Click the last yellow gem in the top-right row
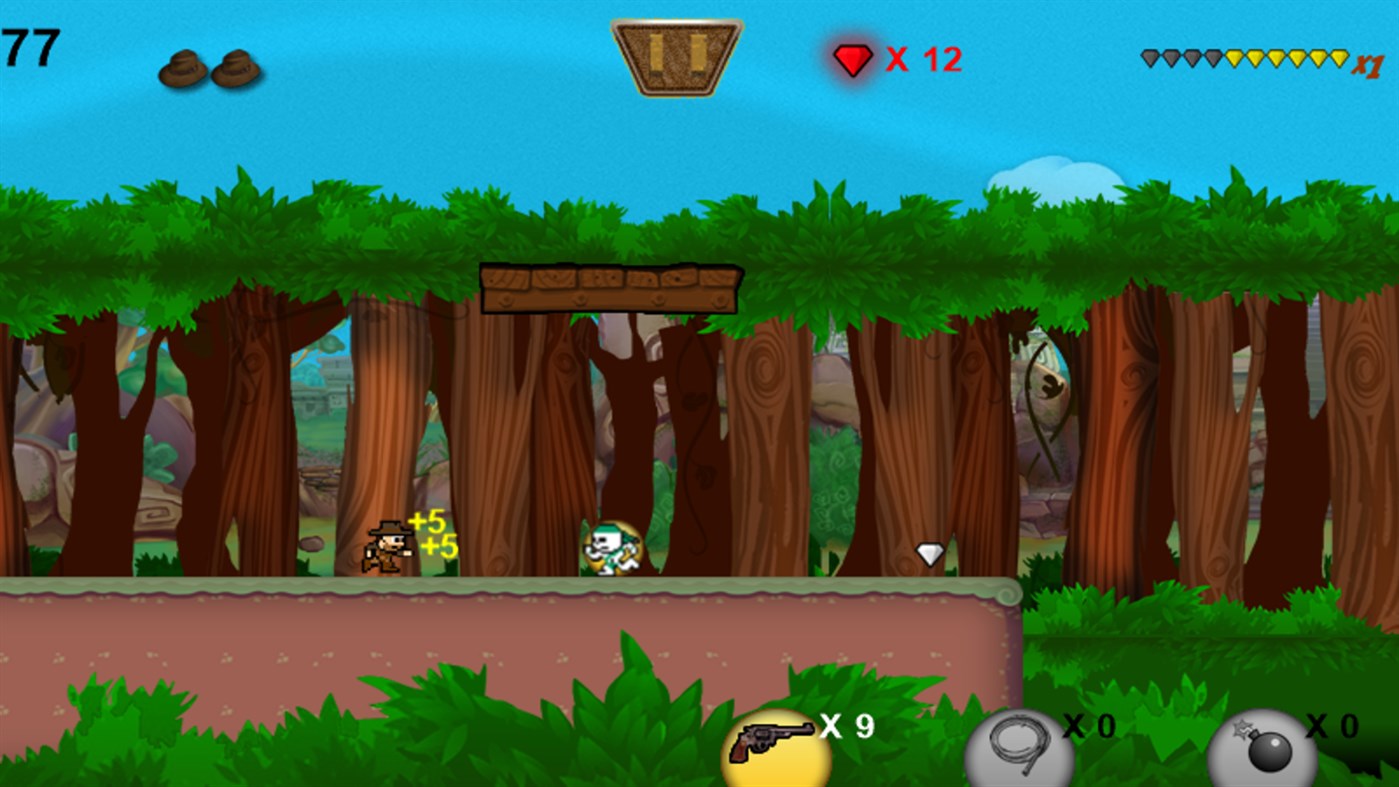 pos(1337,57)
